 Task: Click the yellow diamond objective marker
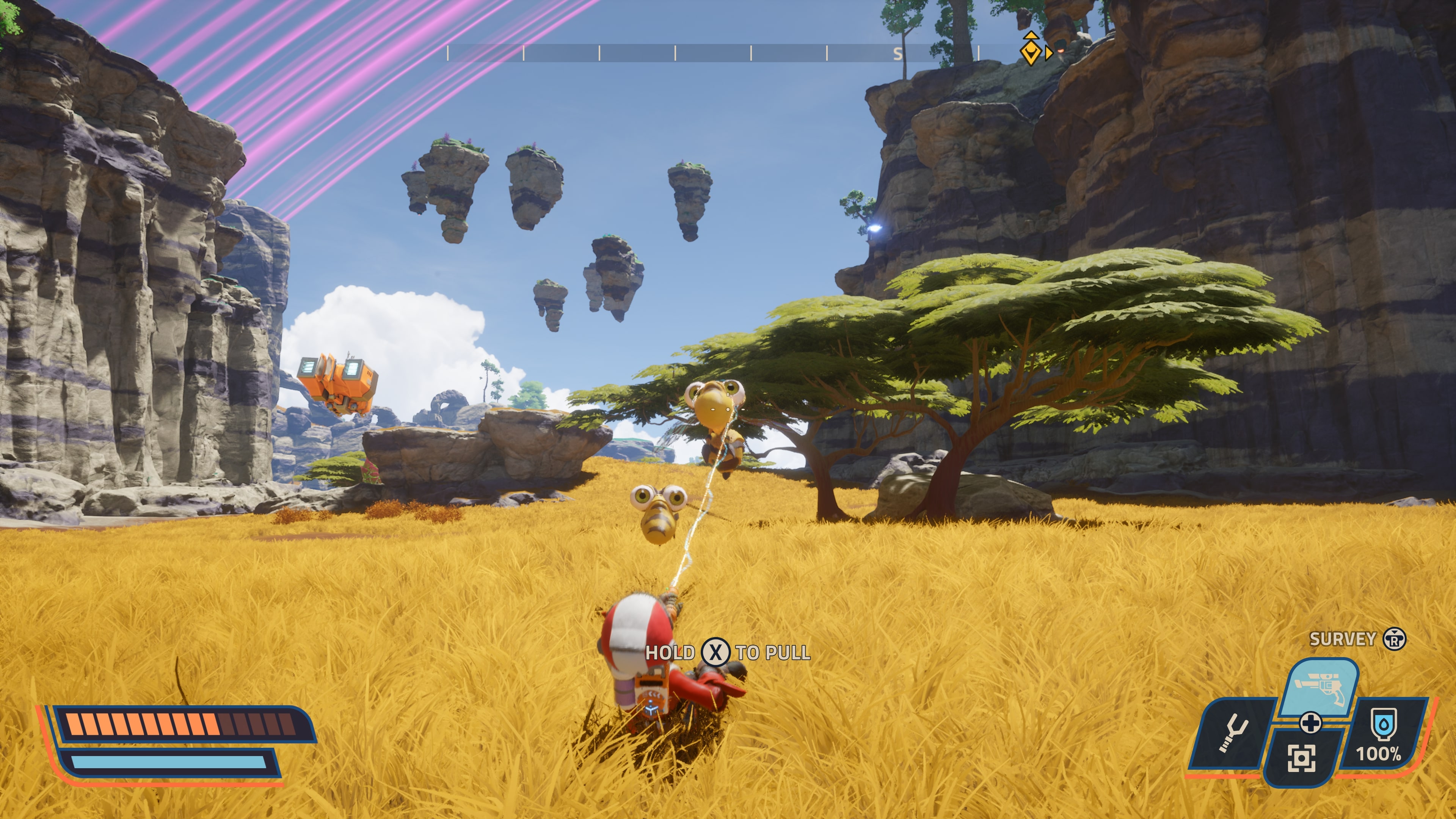point(1031,50)
